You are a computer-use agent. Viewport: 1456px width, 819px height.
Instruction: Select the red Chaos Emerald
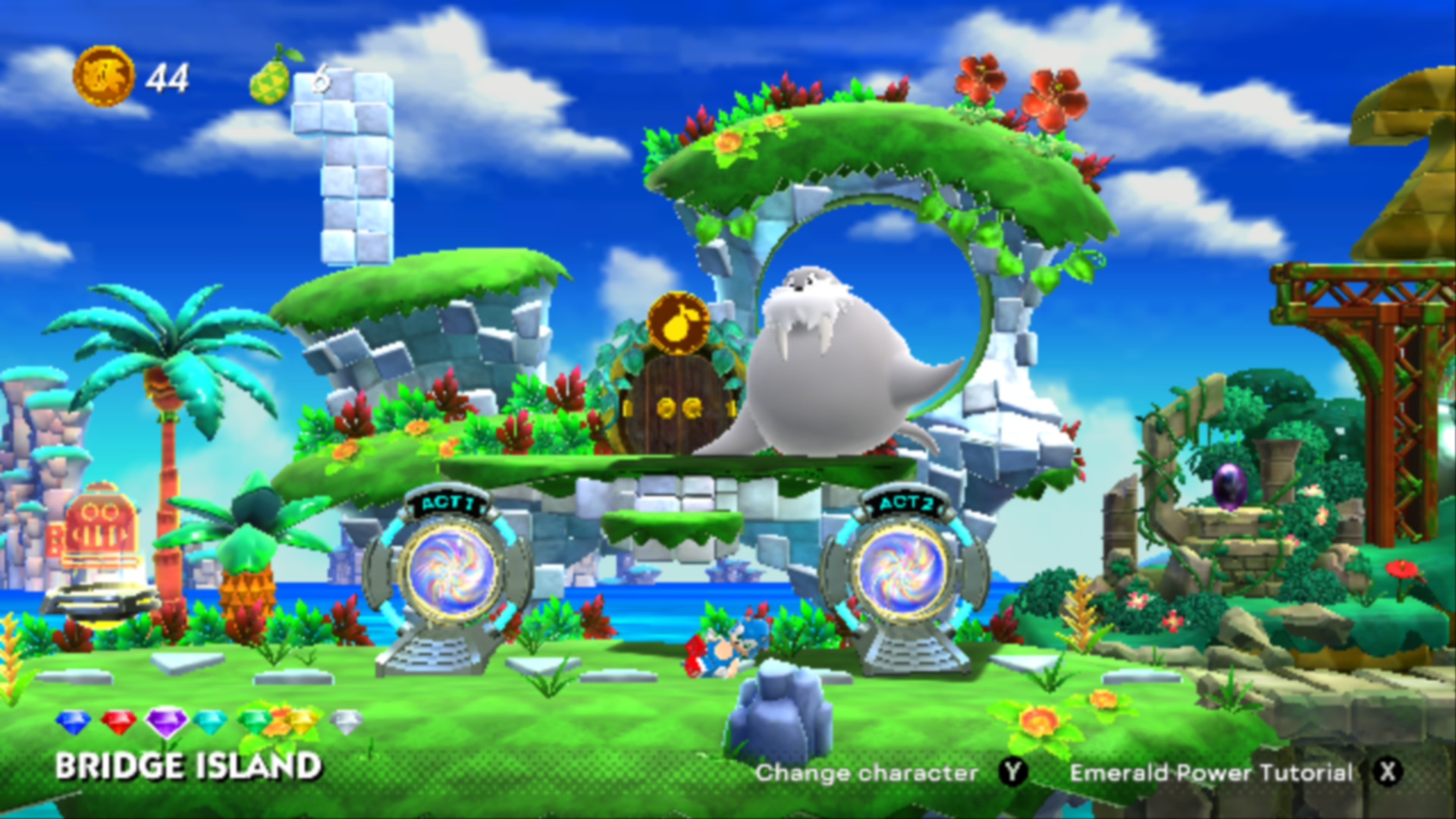tap(120, 720)
